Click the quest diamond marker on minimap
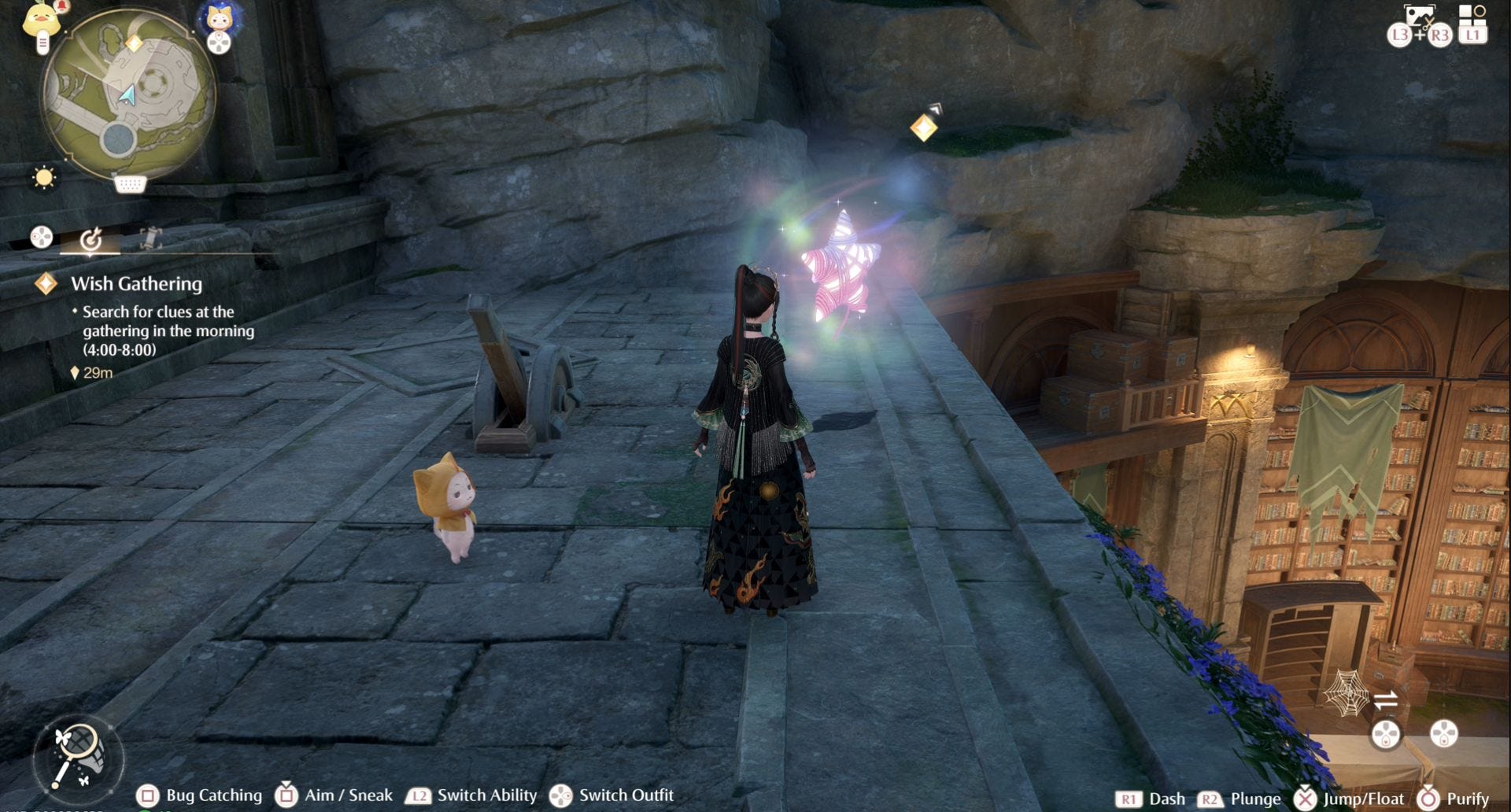This screenshot has height=812, width=1511. pyautogui.click(x=135, y=43)
